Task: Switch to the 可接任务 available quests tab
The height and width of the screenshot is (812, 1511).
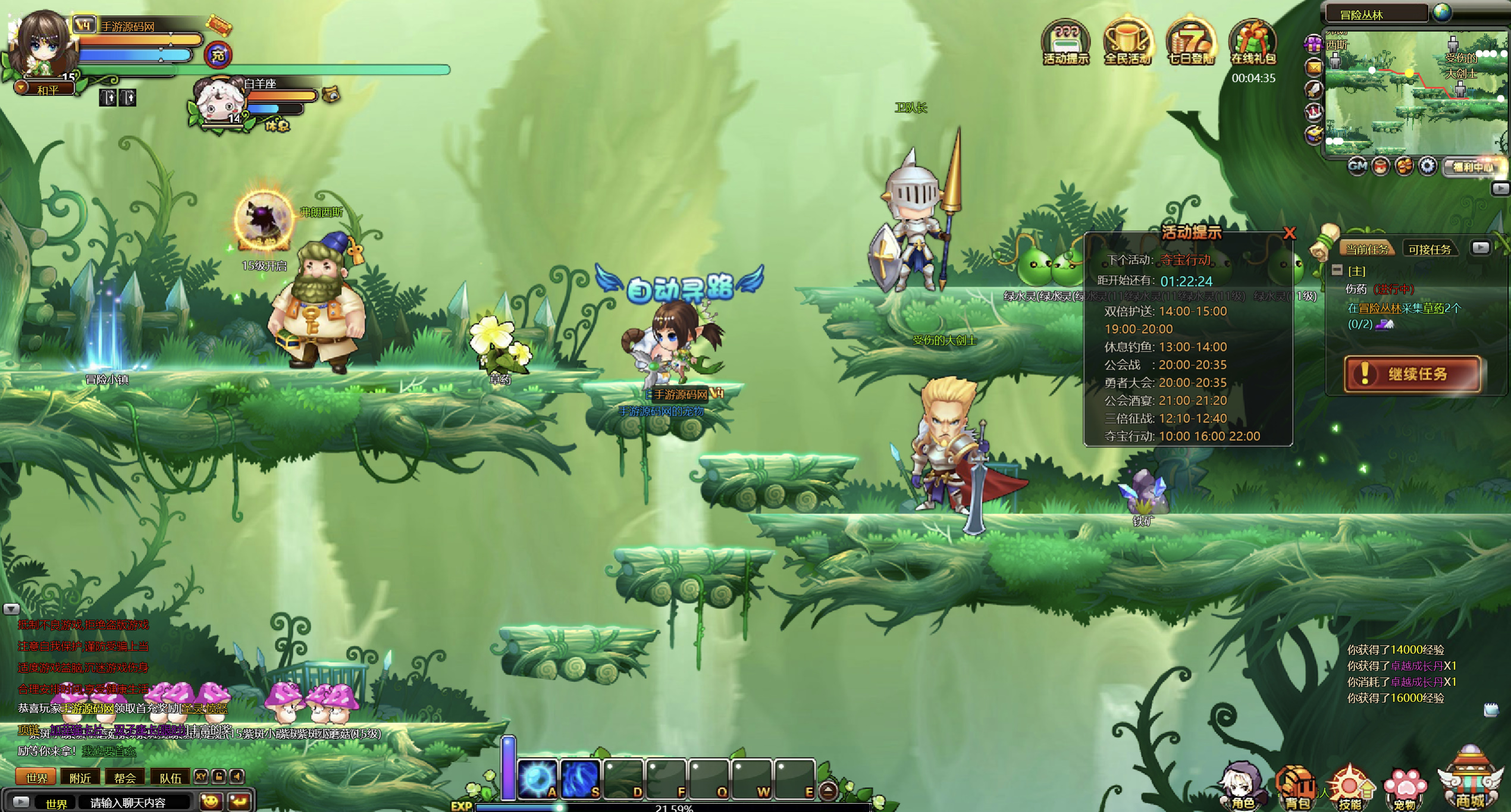Action: pos(1430,249)
